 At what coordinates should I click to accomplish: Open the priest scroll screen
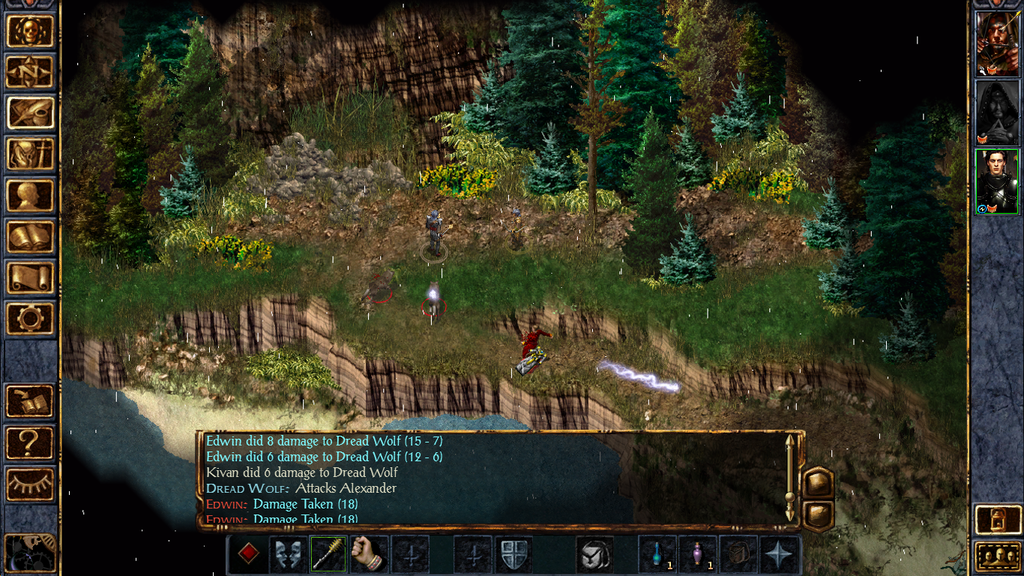point(30,277)
